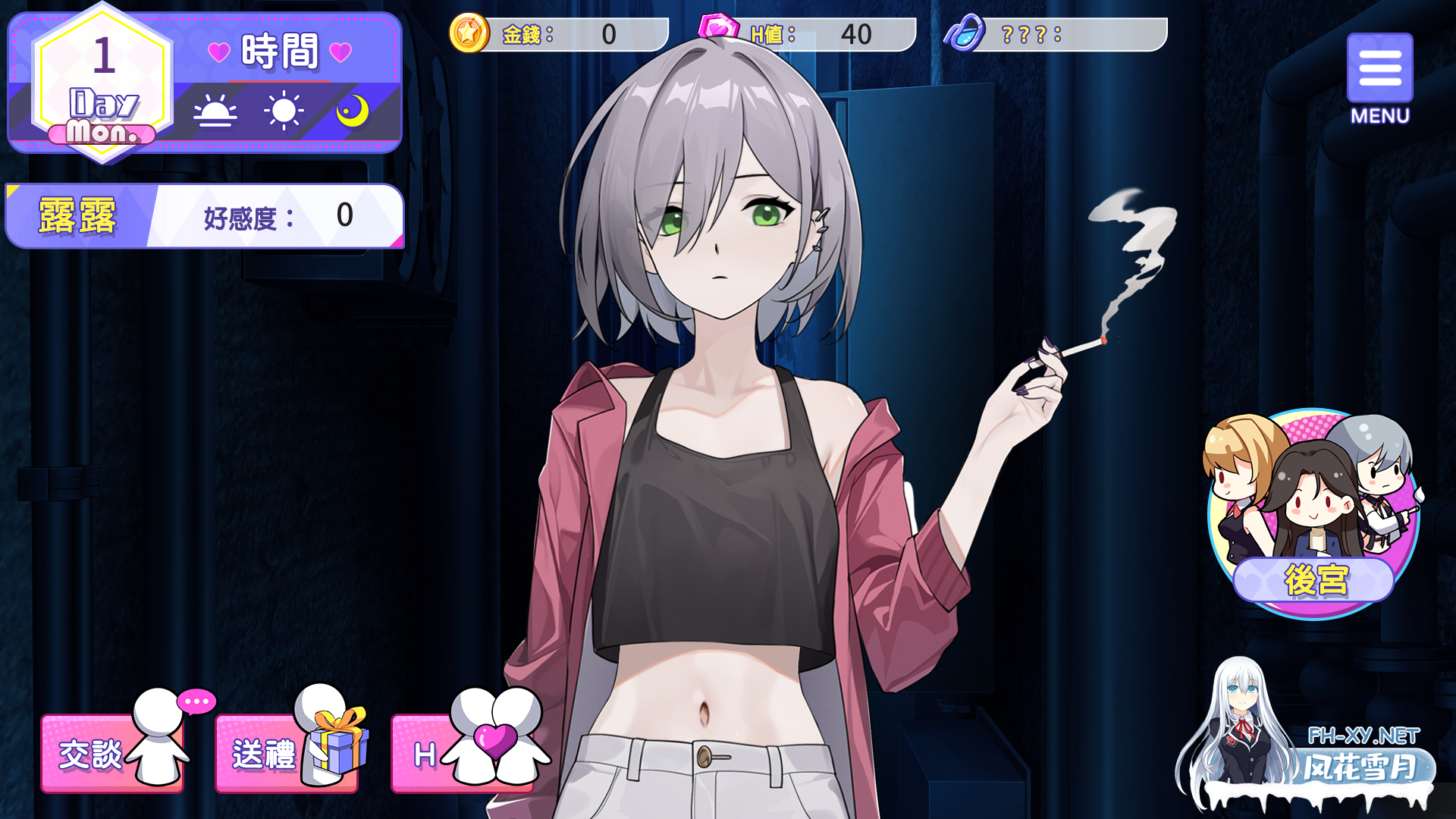Choose the midday sun time icon
The width and height of the screenshot is (1456, 819).
point(284,111)
